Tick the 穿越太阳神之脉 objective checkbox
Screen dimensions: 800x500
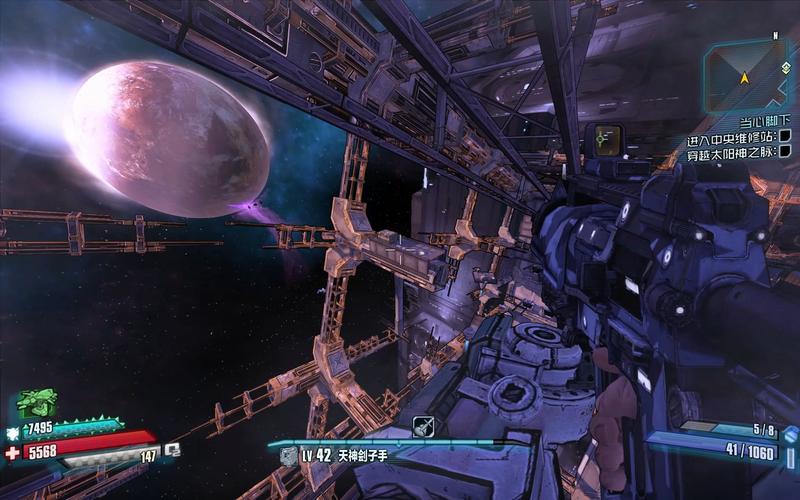(x=785, y=151)
